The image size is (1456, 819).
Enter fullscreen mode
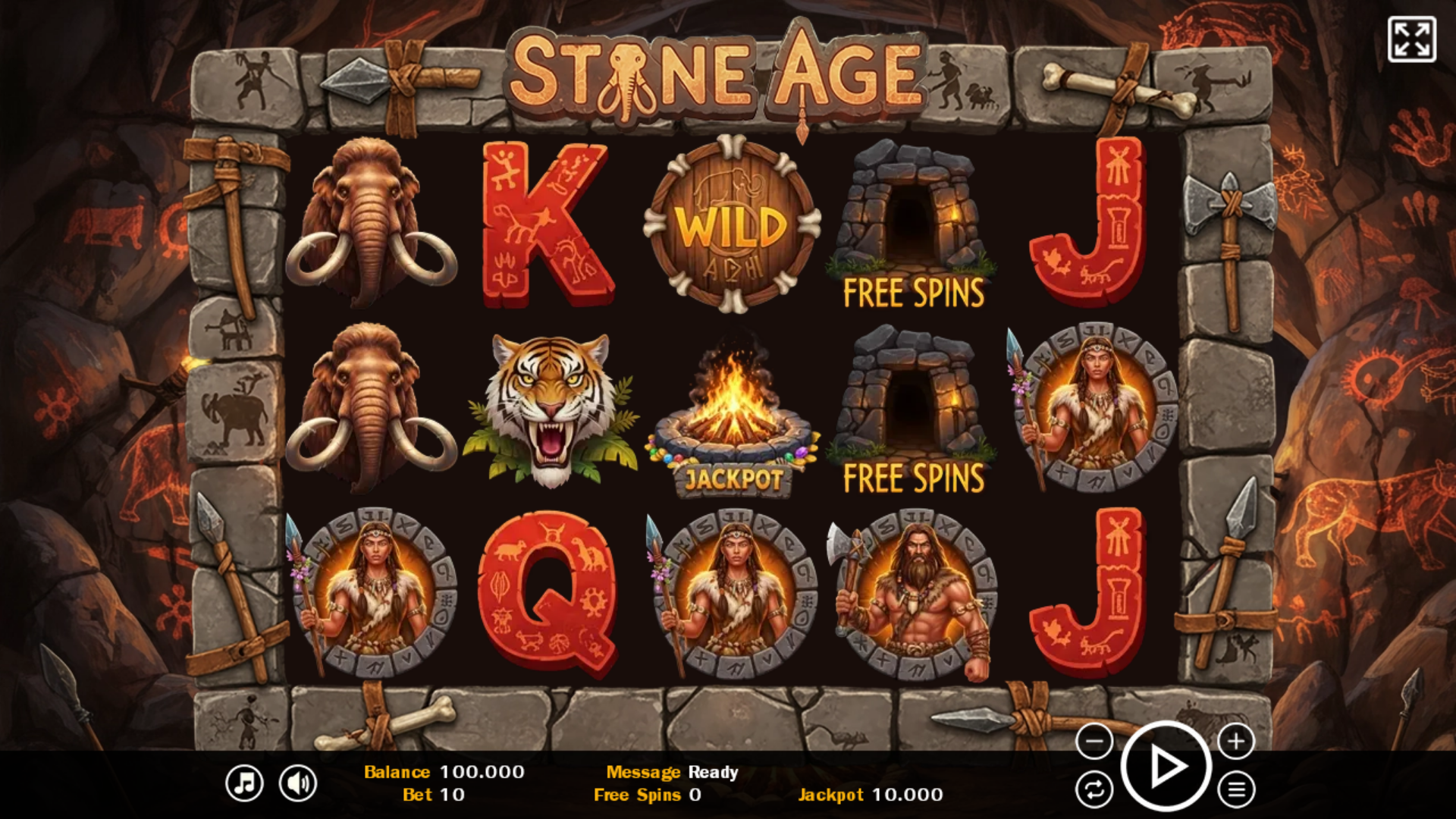1411,39
